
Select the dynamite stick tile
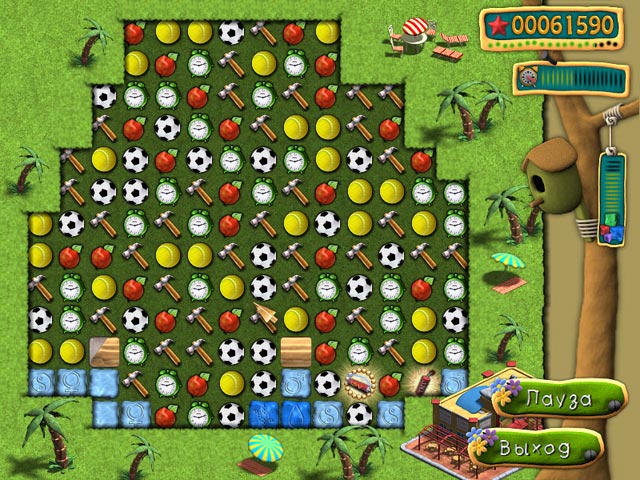[422, 382]
